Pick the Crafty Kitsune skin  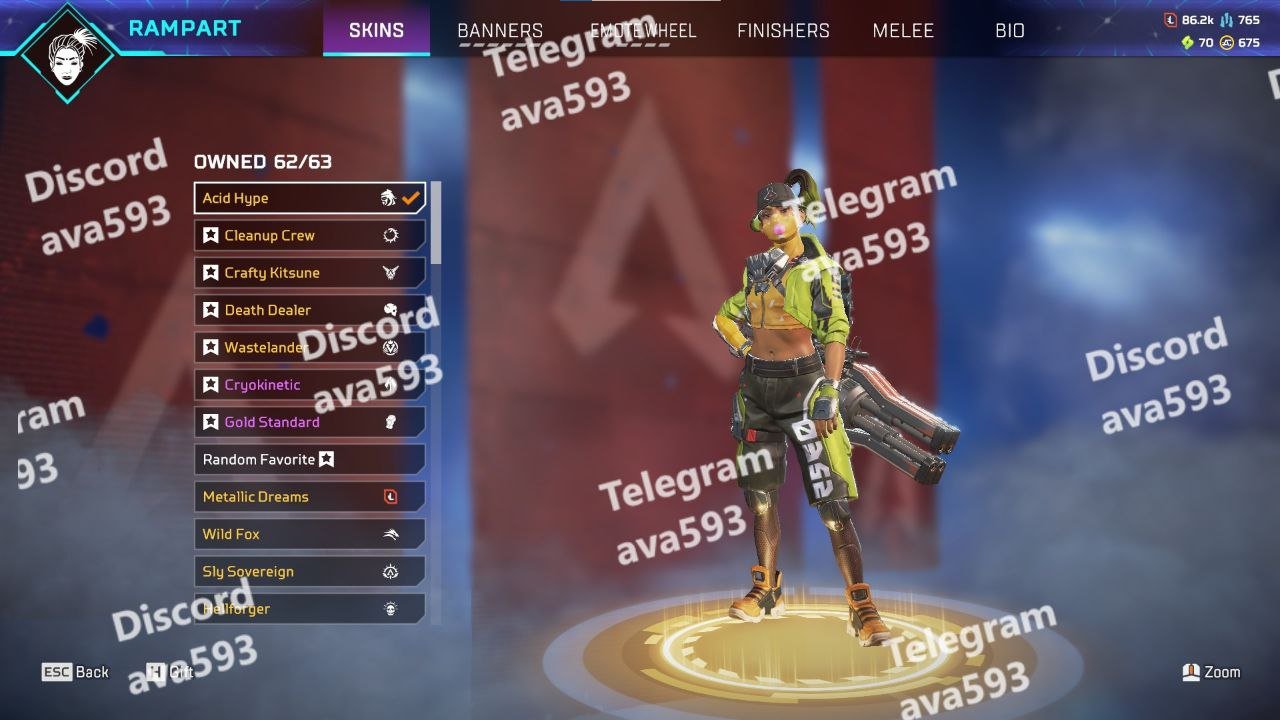click(x=309, y=273)
